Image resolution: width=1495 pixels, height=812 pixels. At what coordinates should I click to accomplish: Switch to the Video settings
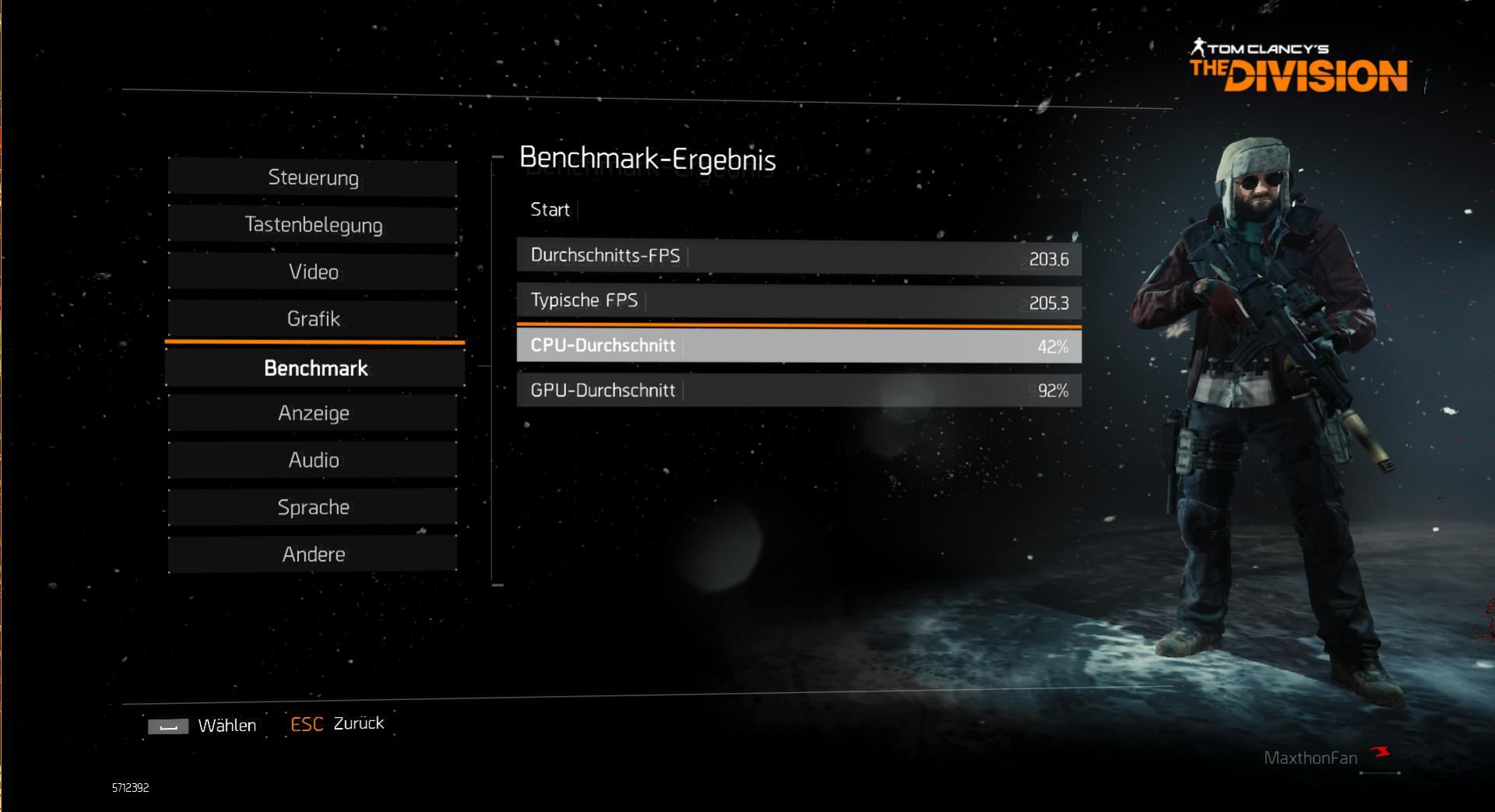pyautogui.click(x=313, y=272)
